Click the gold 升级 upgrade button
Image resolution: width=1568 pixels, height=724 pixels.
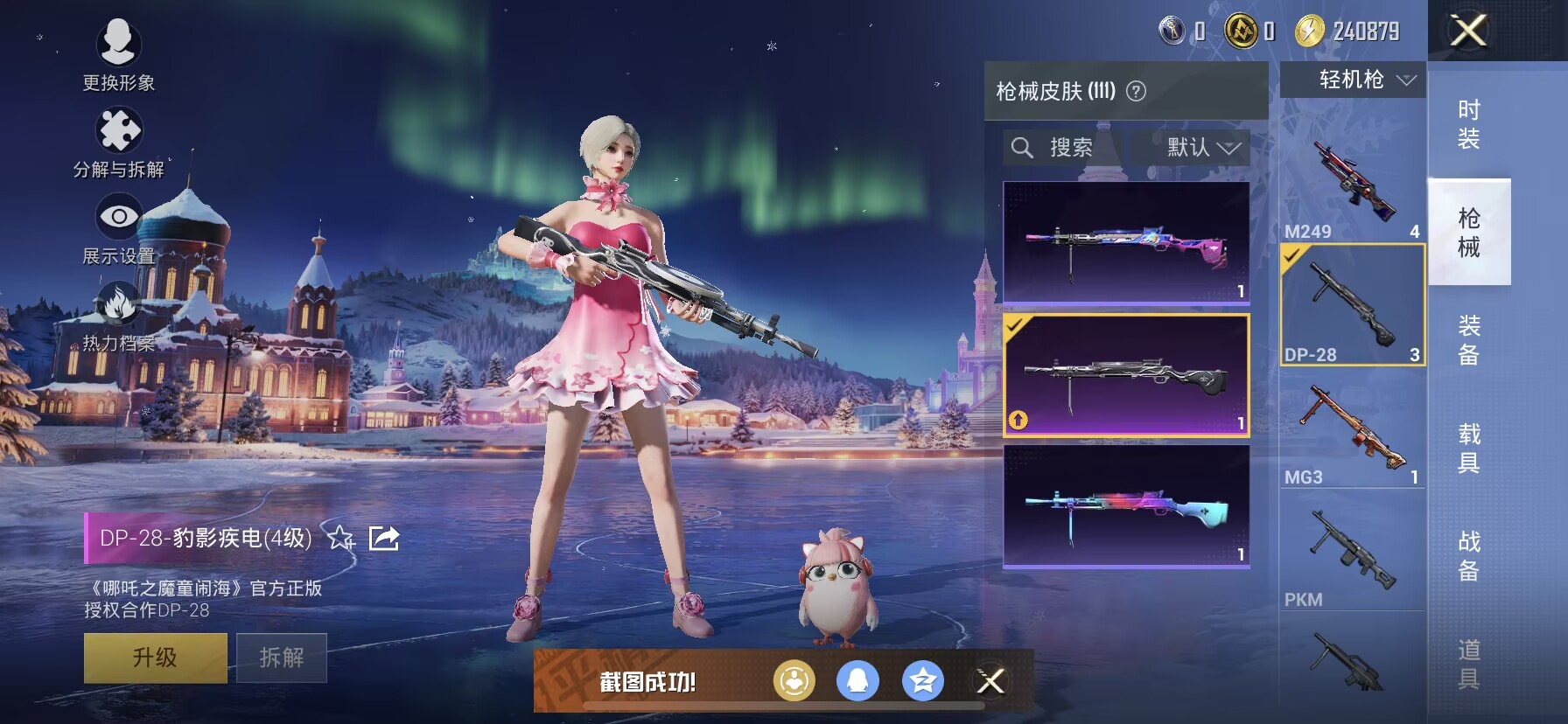[x=155, y=658]
